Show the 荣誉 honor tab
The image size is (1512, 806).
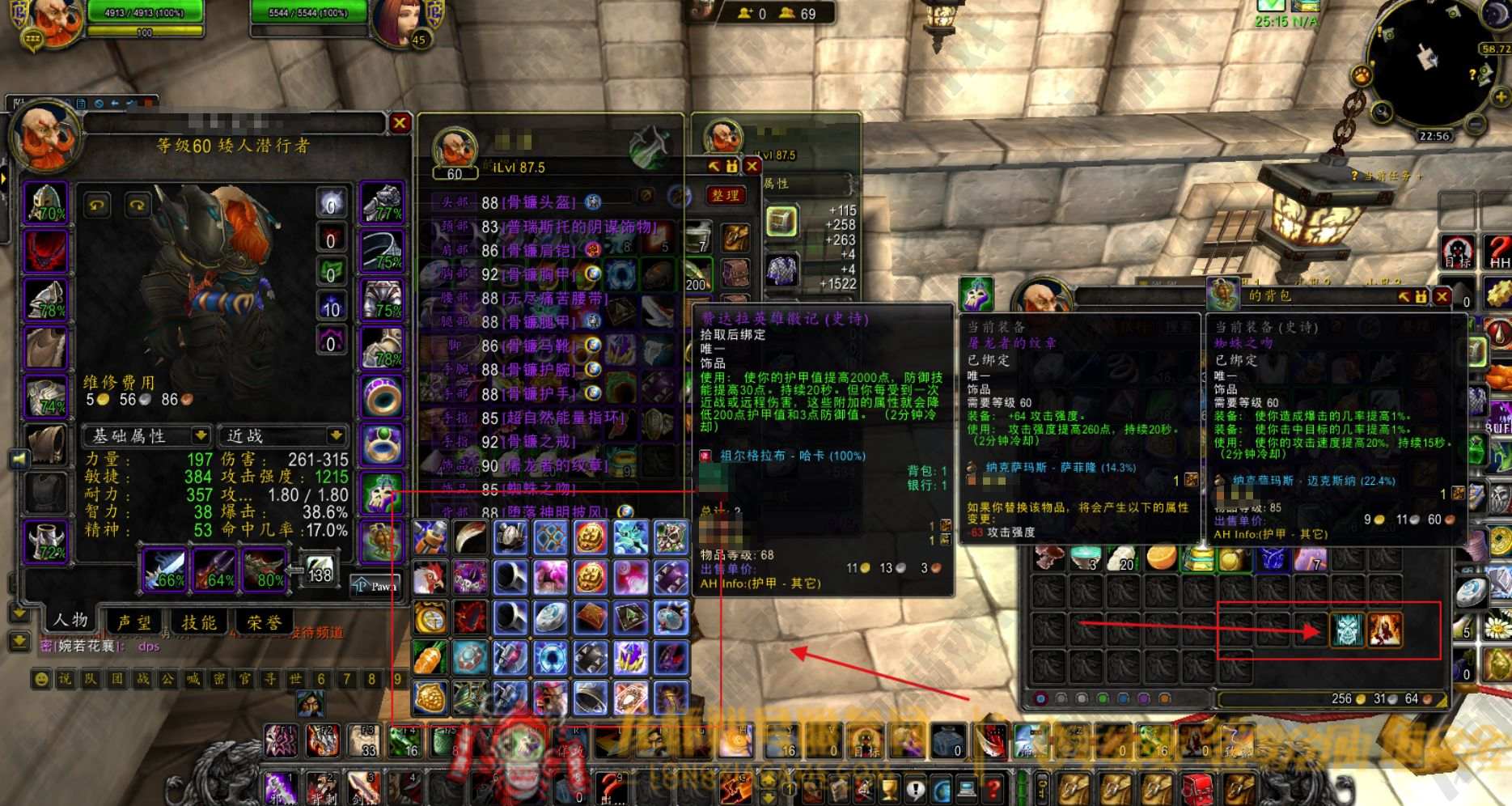click(265, 621)
